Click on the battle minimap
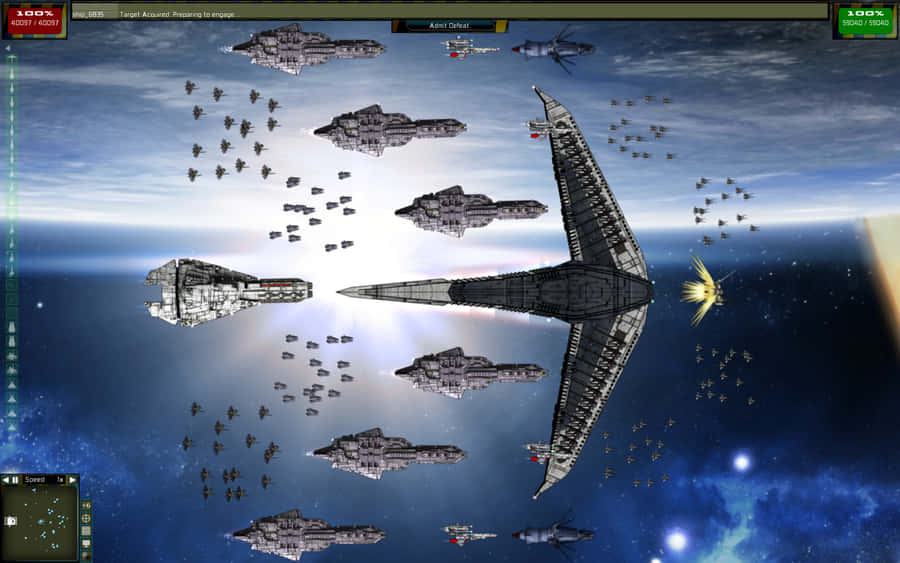This screenshot has height=563, width=900. coord(45,520)
